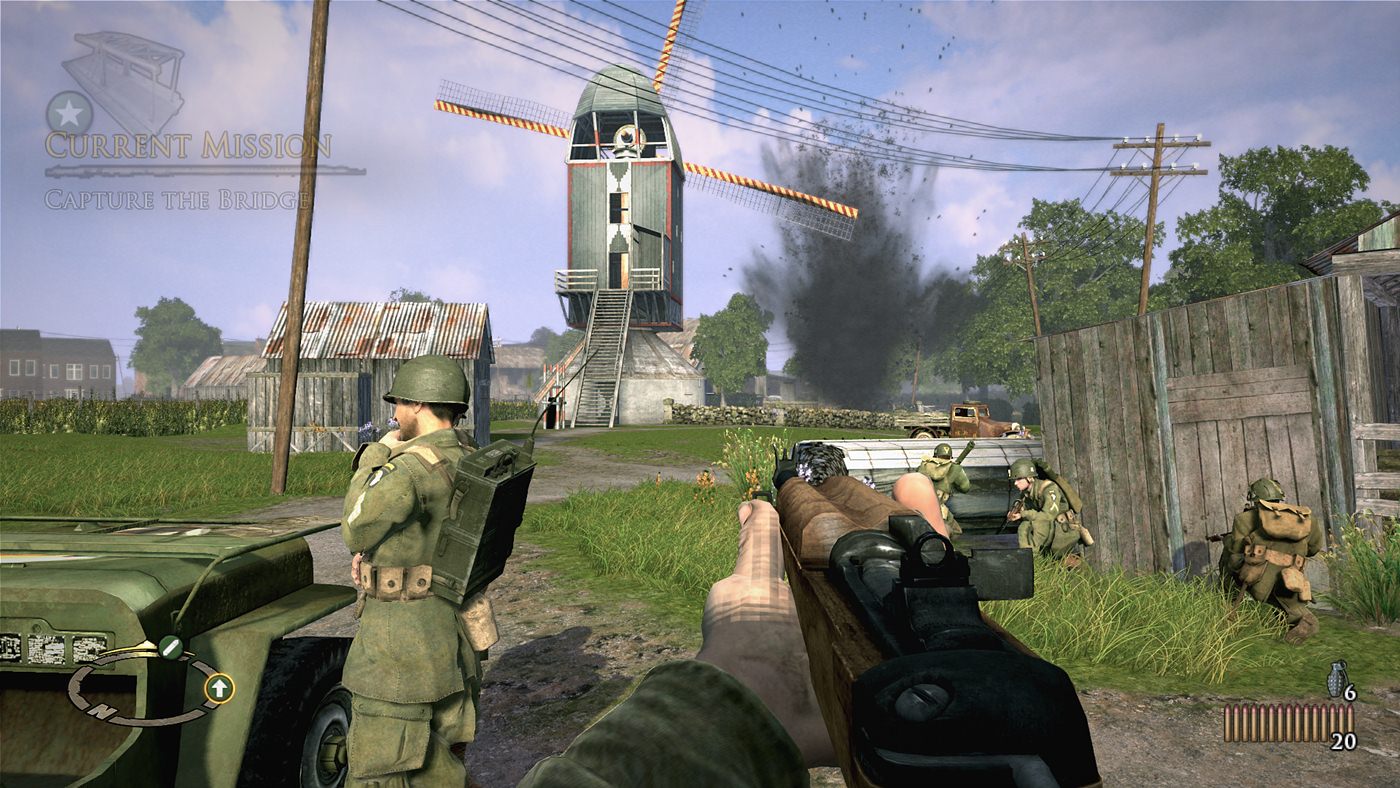Image resolution: width=1400 pixels, height=788 pixels.
Task: Open the Current Mission objective tracker
Action: click(188, 146)
